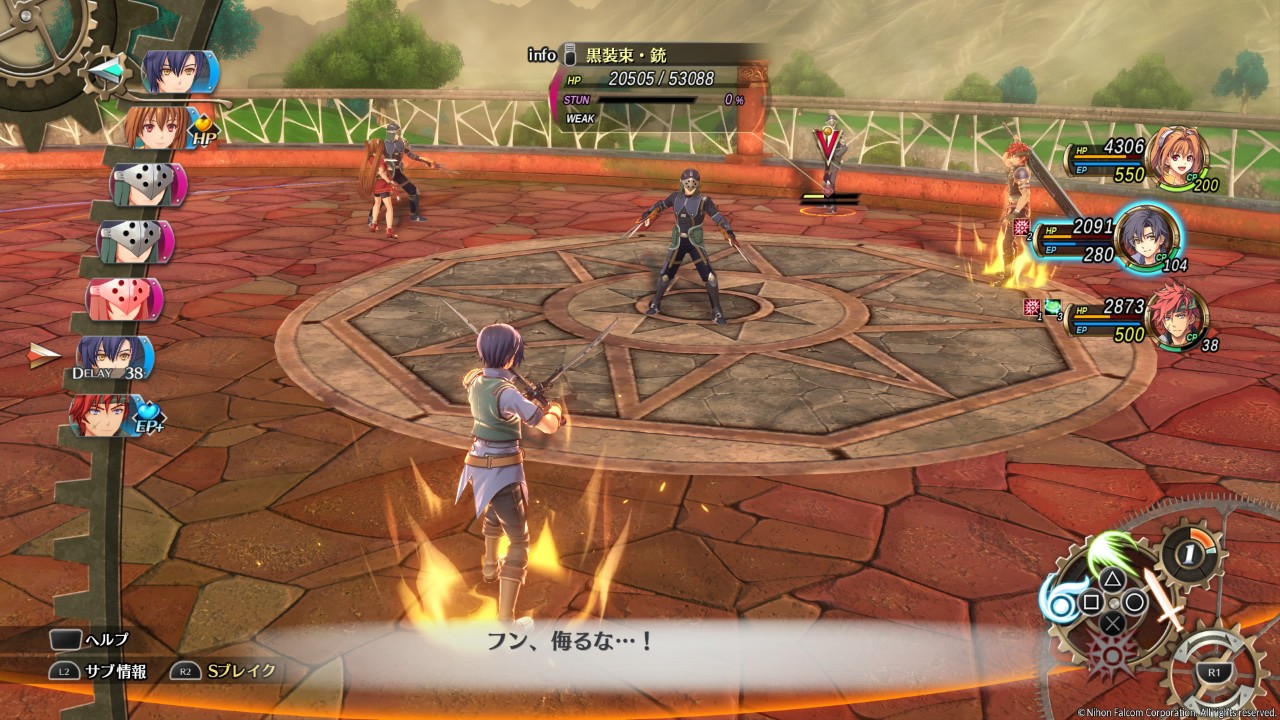Open the ヘルプ help option
1280x720 pixels.
[x=88, y=639]
